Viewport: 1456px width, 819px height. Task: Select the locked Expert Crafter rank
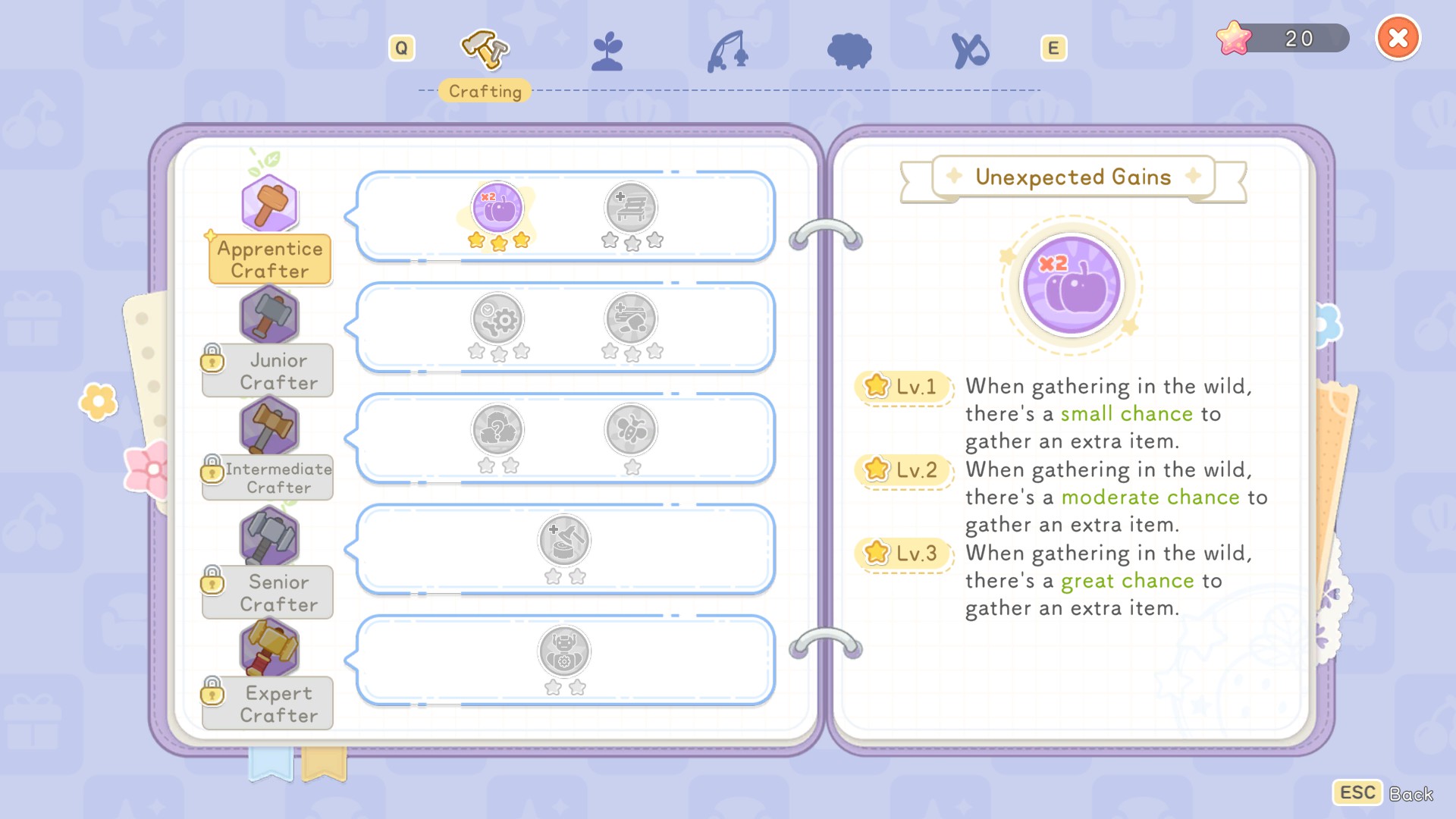coord(278,703)
